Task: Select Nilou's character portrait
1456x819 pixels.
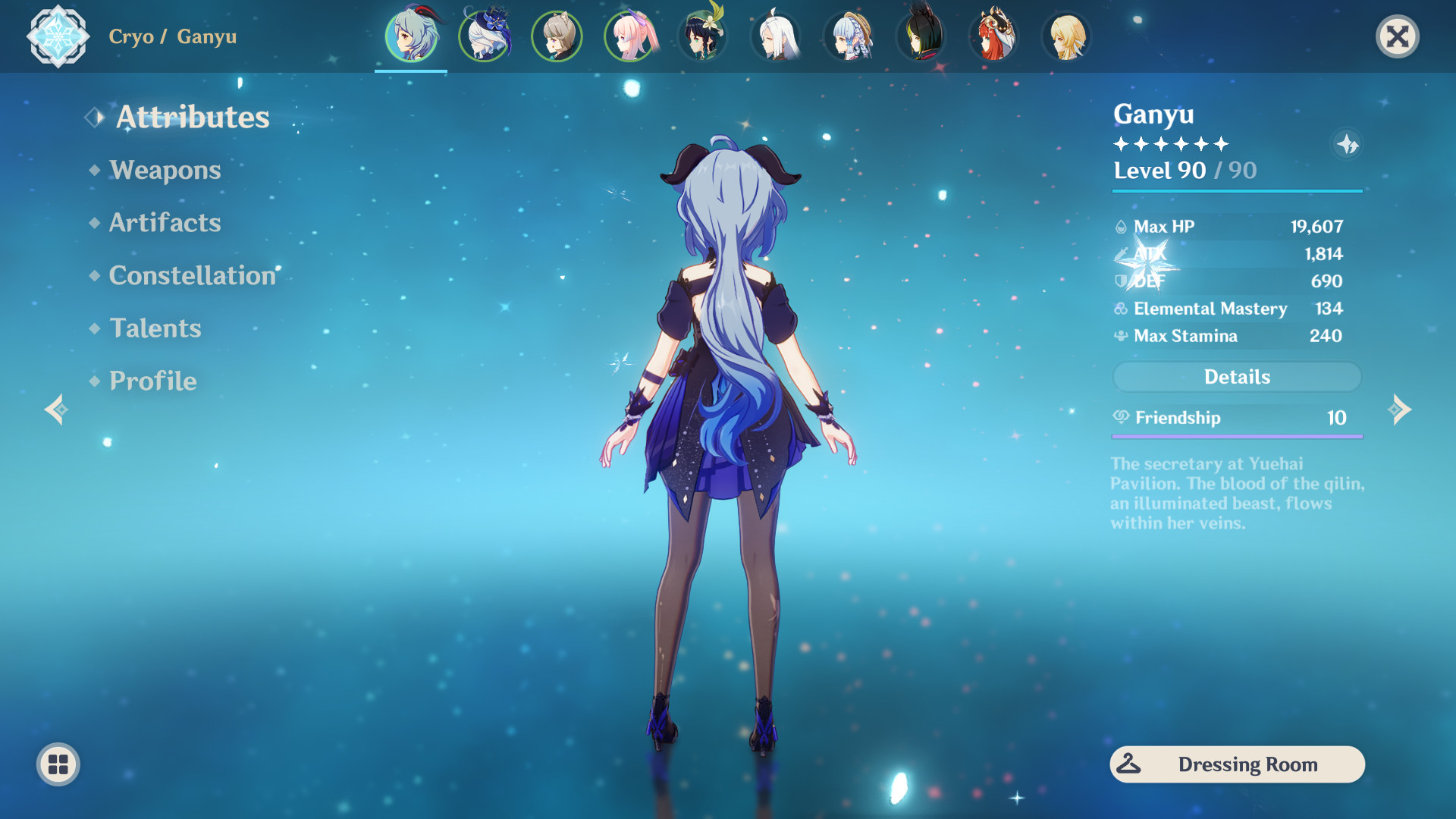Action: tap(993, 36)
